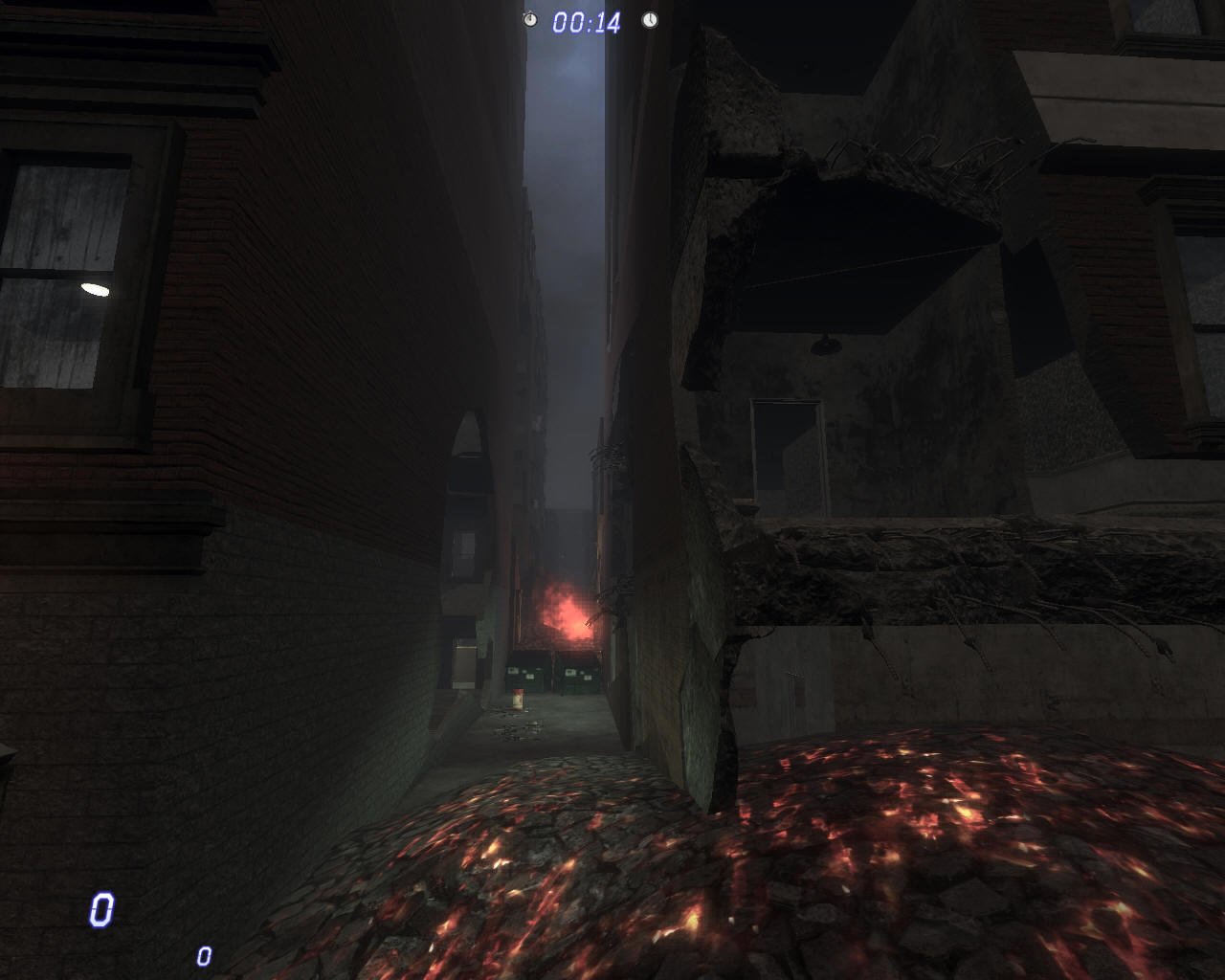Click the large counter digit zero bottom left
The image size is (1225, 980).
[101, 910]
